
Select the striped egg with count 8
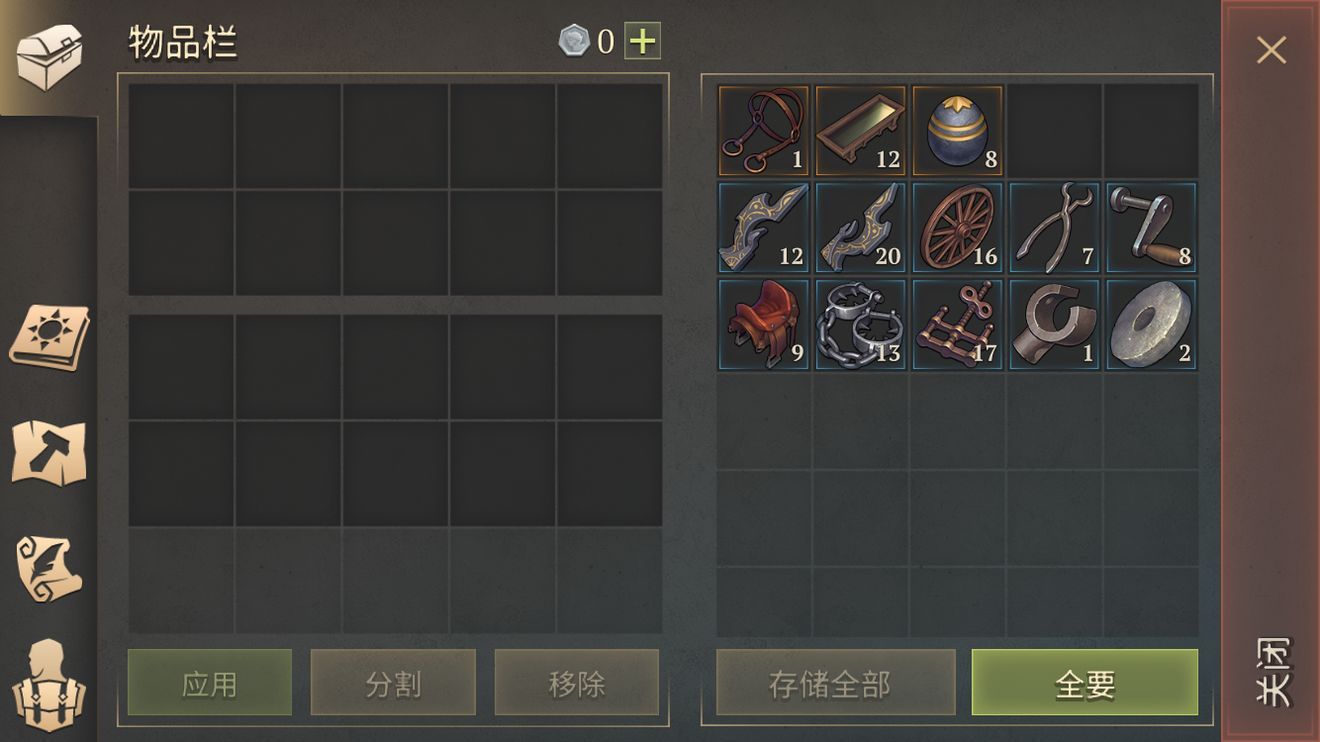[957, 130]
